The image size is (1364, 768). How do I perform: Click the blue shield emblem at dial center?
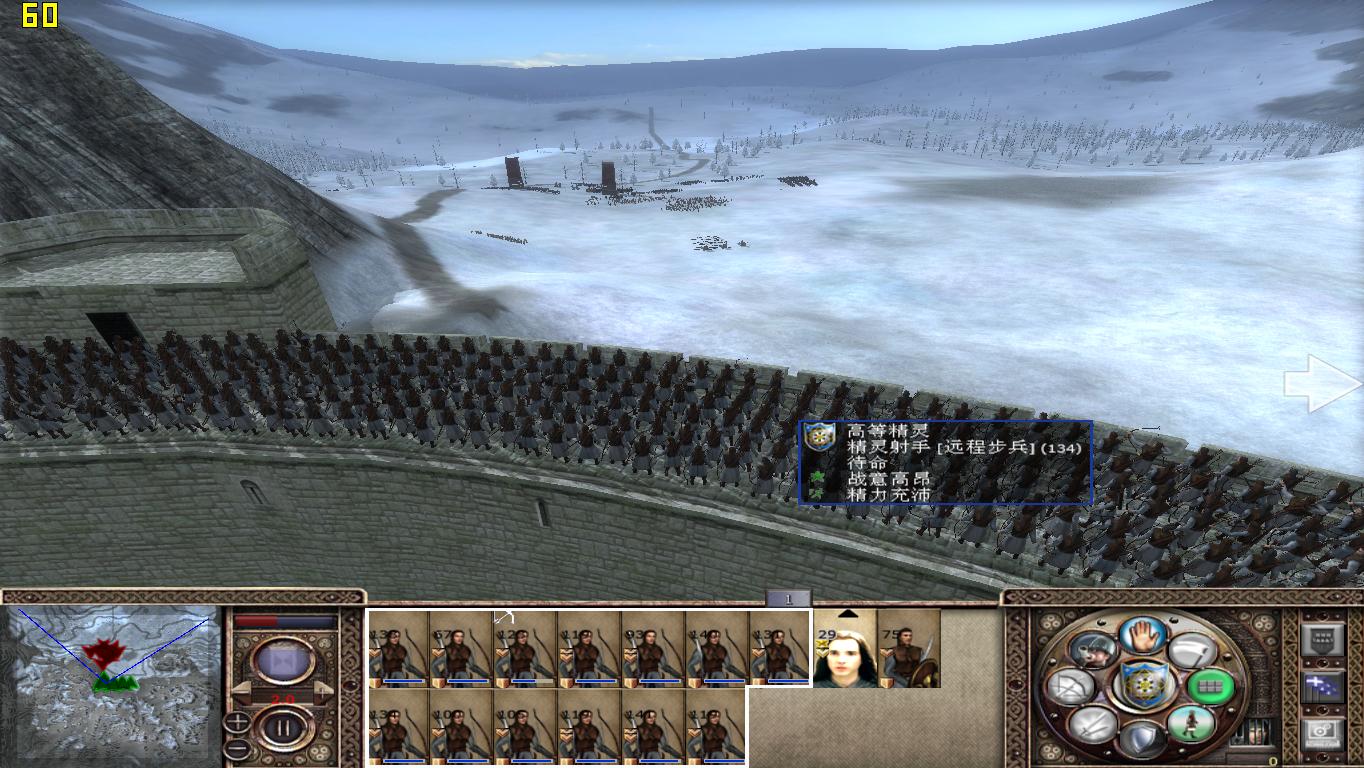coord(1144,684)
